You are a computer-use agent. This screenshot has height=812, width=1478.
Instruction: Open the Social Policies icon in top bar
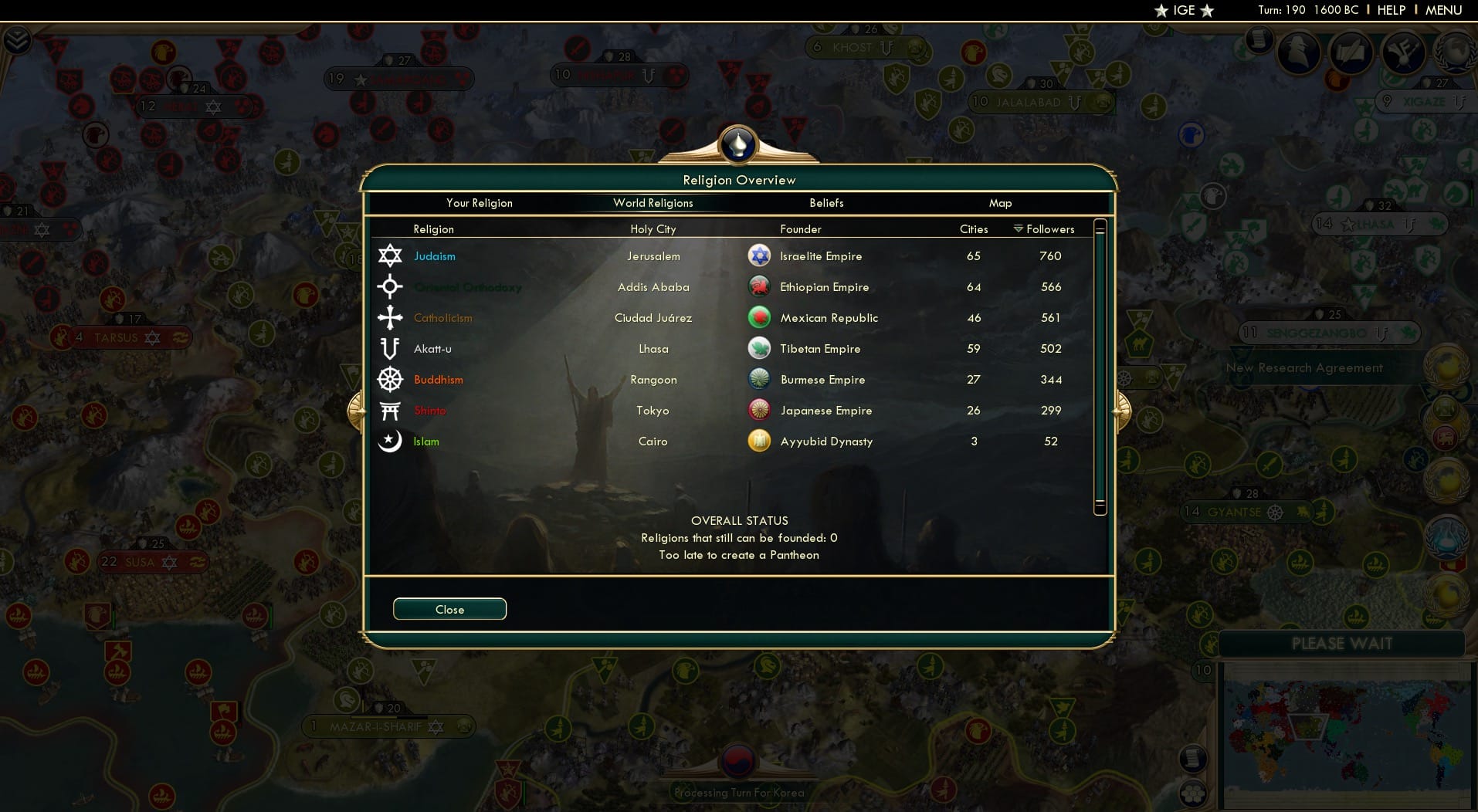click(x=1350, y=52)
